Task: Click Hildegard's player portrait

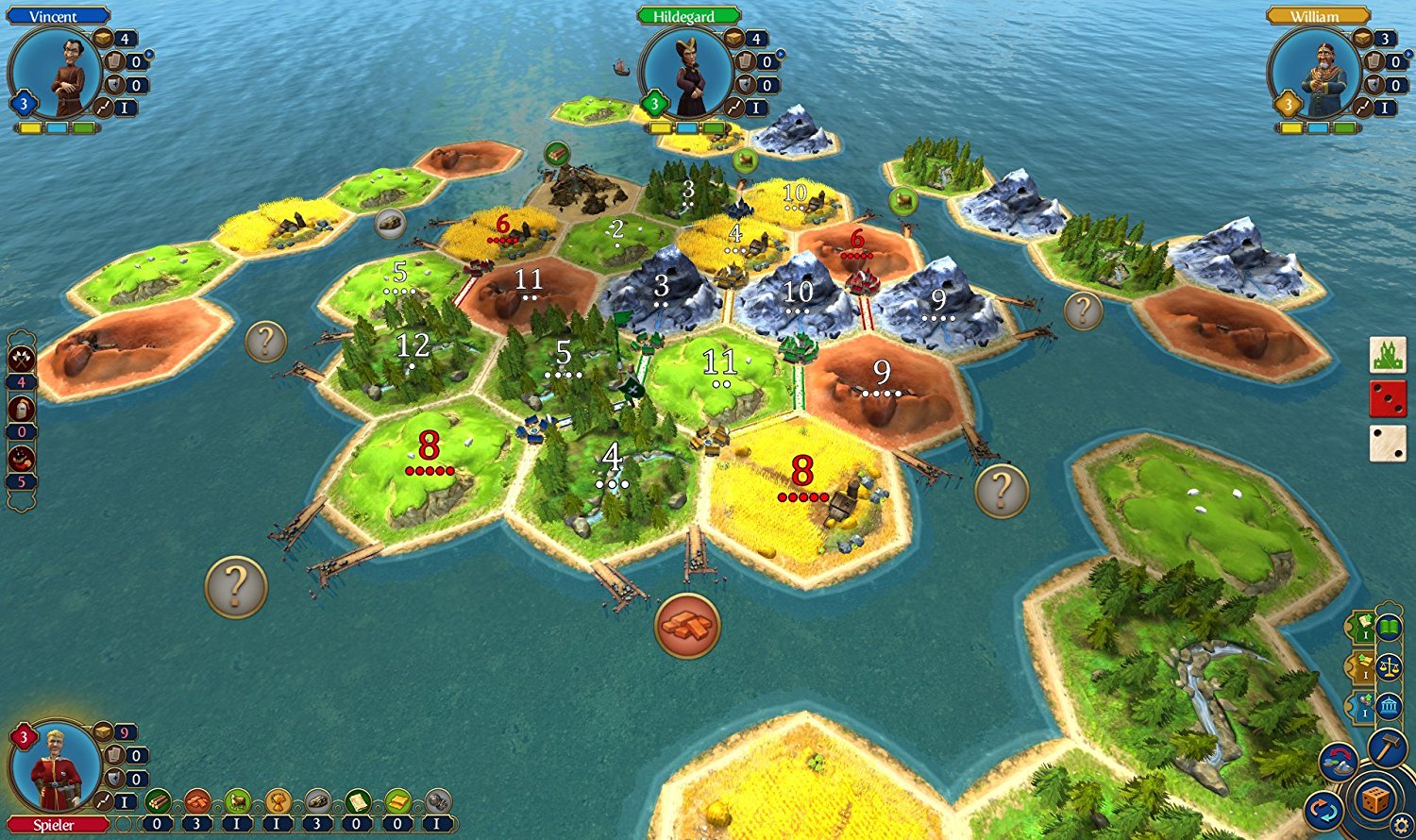Action: click(x=685, y=76)
